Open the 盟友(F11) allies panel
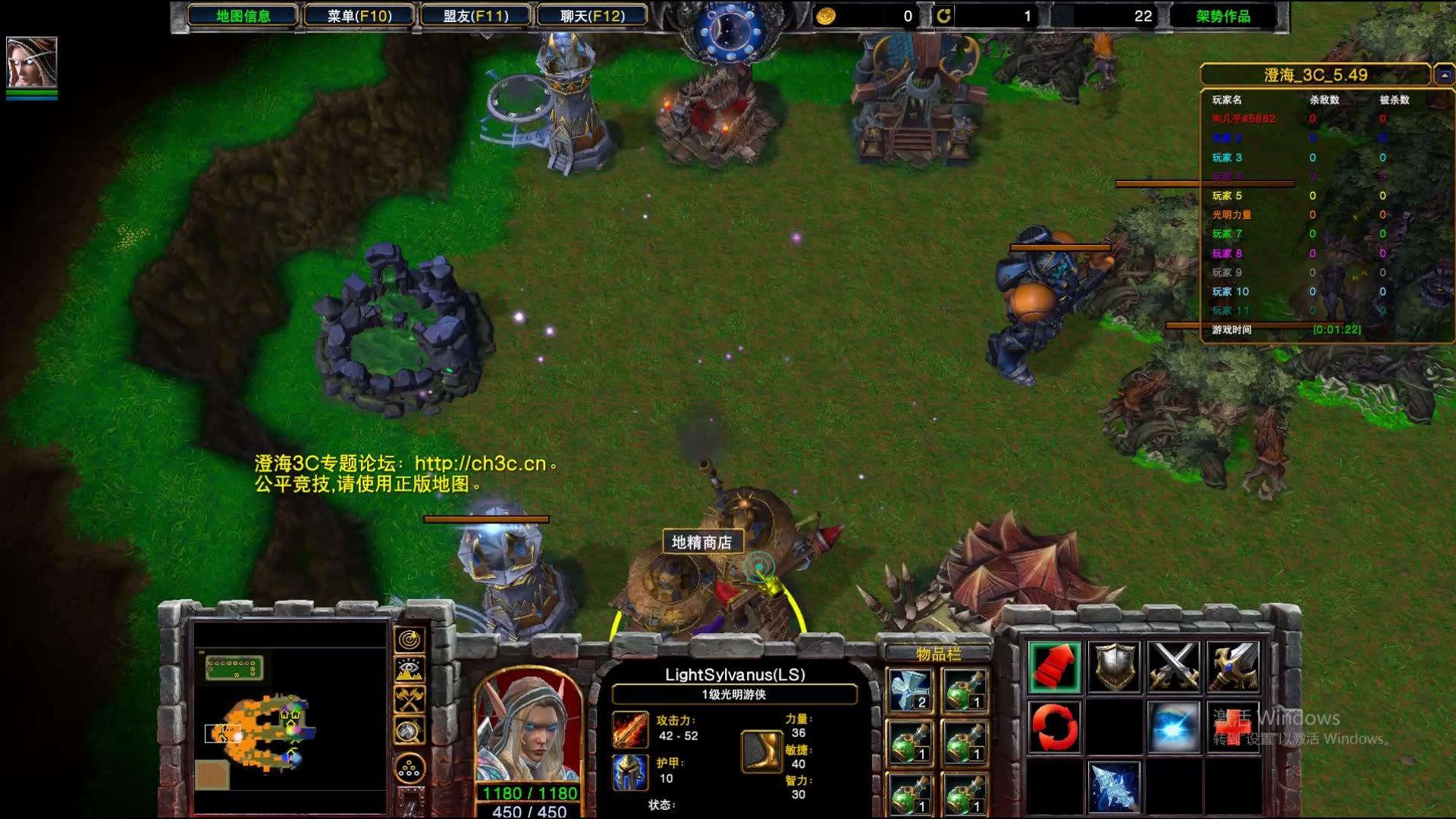The image size is (1456, 819). 475,16
